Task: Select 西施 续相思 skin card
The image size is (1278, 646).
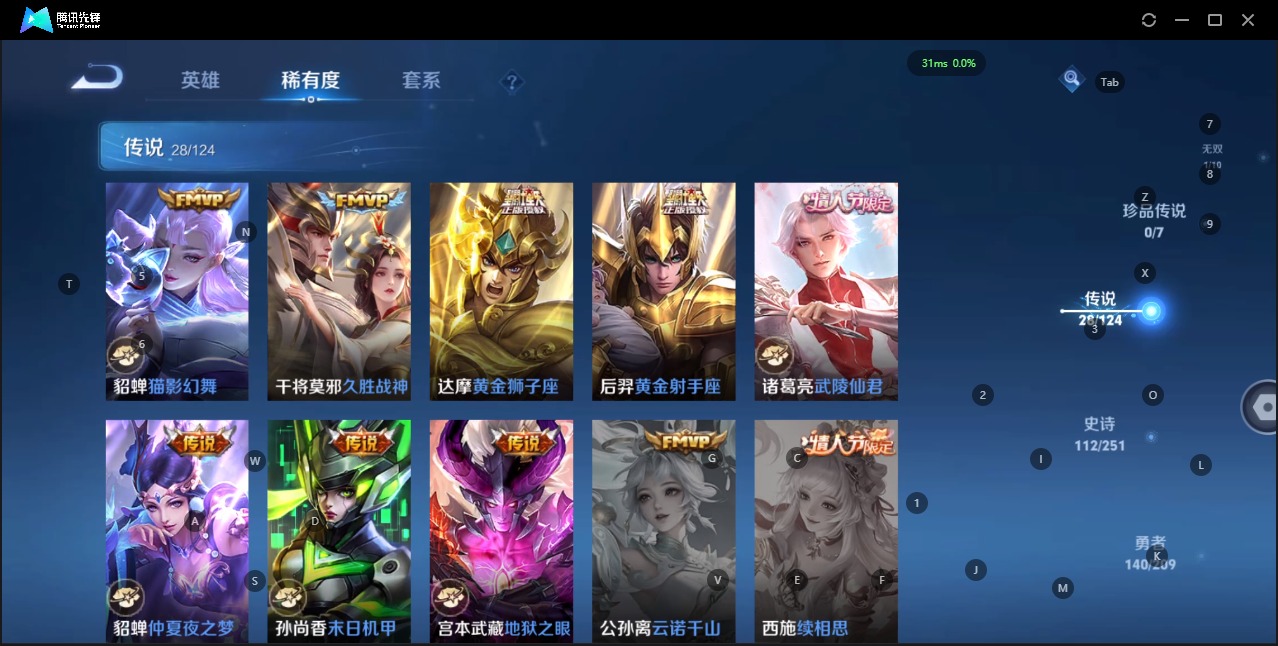Action: tap(825, 530)
